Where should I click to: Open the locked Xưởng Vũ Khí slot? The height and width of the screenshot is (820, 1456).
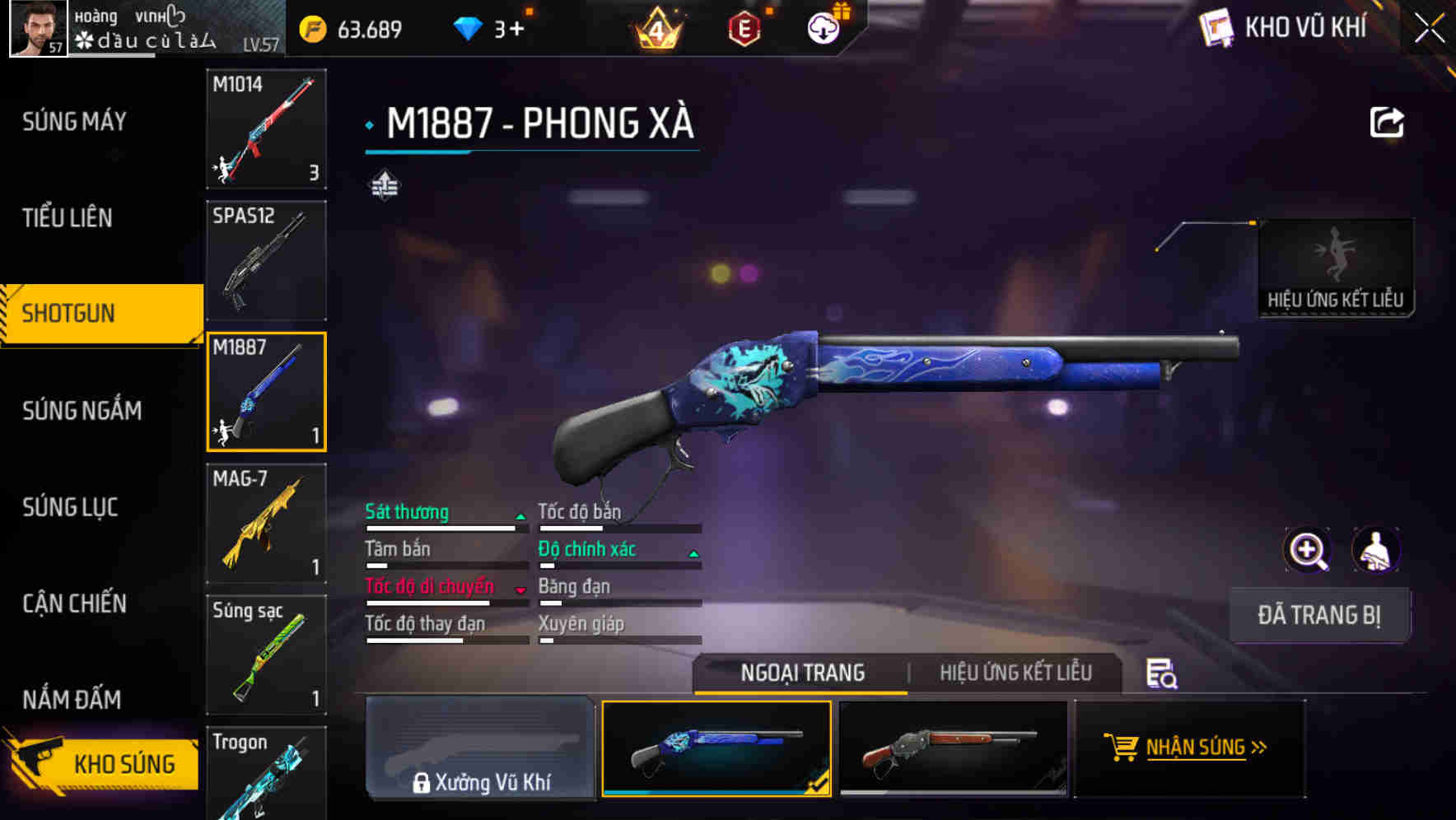tap(481, 748)
